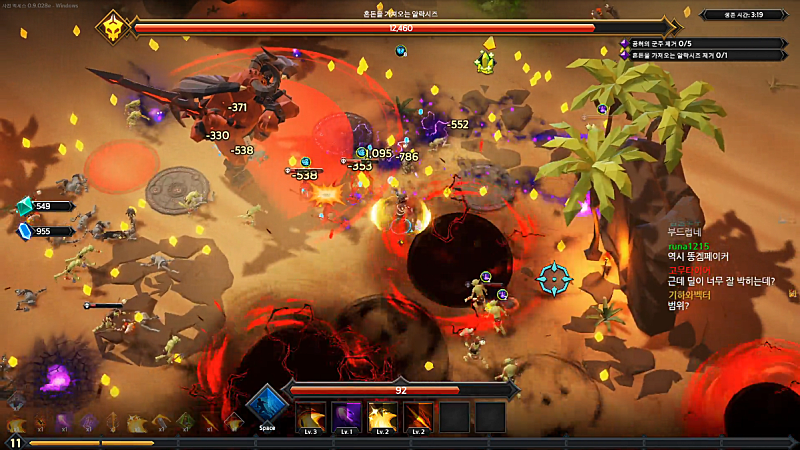Select the Lv. 3 claw slash skill
The width and height of the screenshot is (800, 450).
click(x=309, y=415)
